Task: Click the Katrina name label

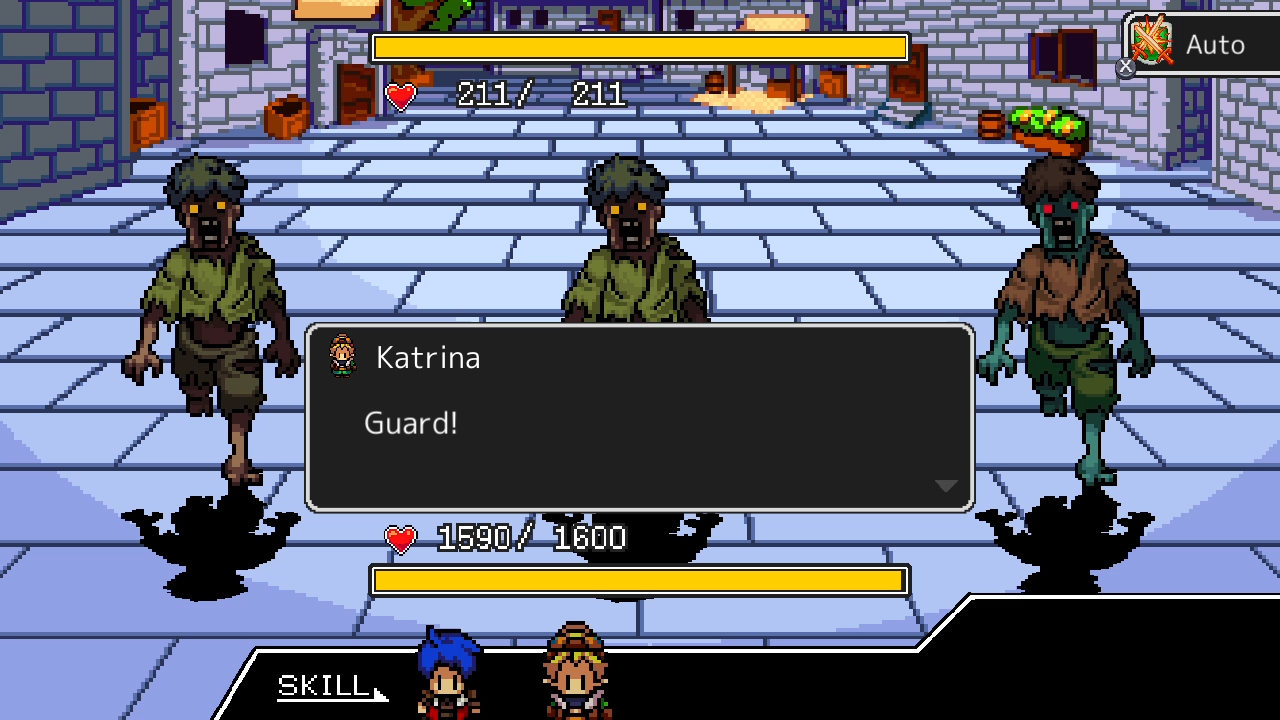Action: [428, 357]
